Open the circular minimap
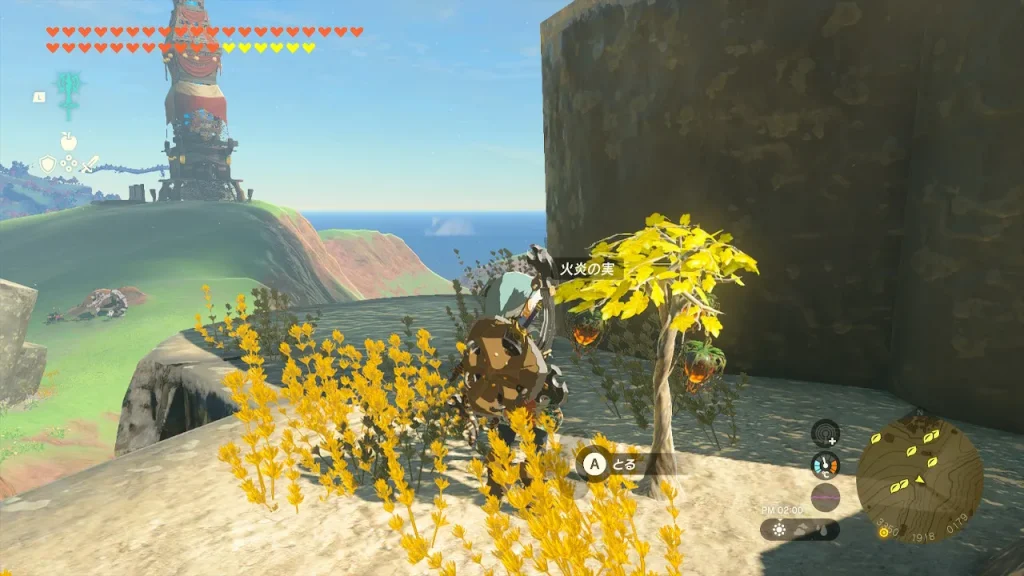Image resolution: width=1024 pixels, height=576 pixels. click(919, 477)
